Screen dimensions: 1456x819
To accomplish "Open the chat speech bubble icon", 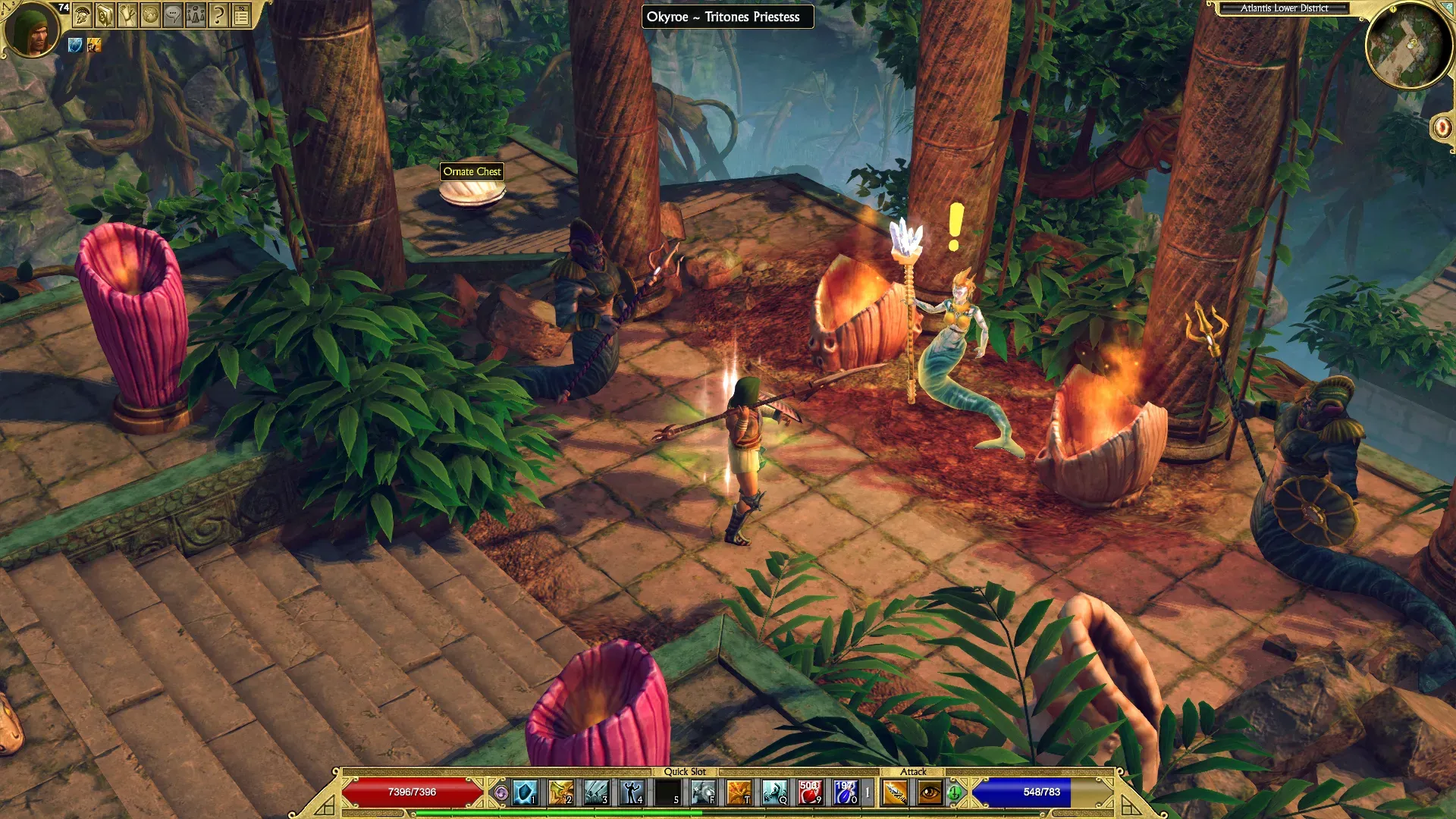I will click(x=173, y=15).
